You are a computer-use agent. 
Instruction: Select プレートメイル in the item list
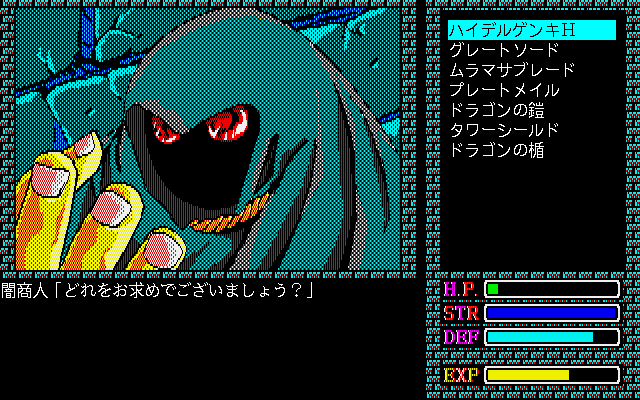pyautogui.click(x=503, y=90)
